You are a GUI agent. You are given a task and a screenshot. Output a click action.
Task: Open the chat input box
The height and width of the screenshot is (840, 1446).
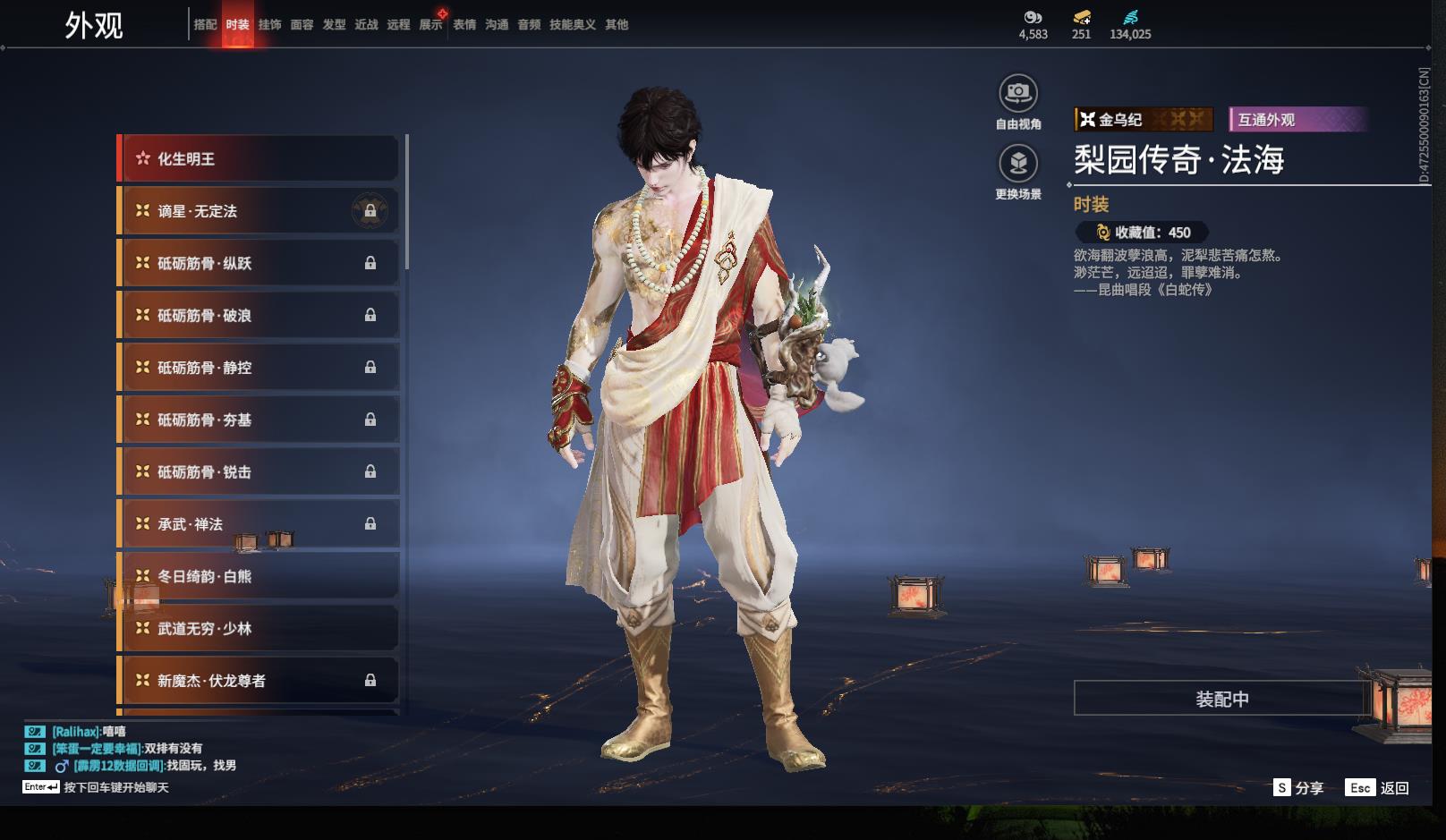116,787
